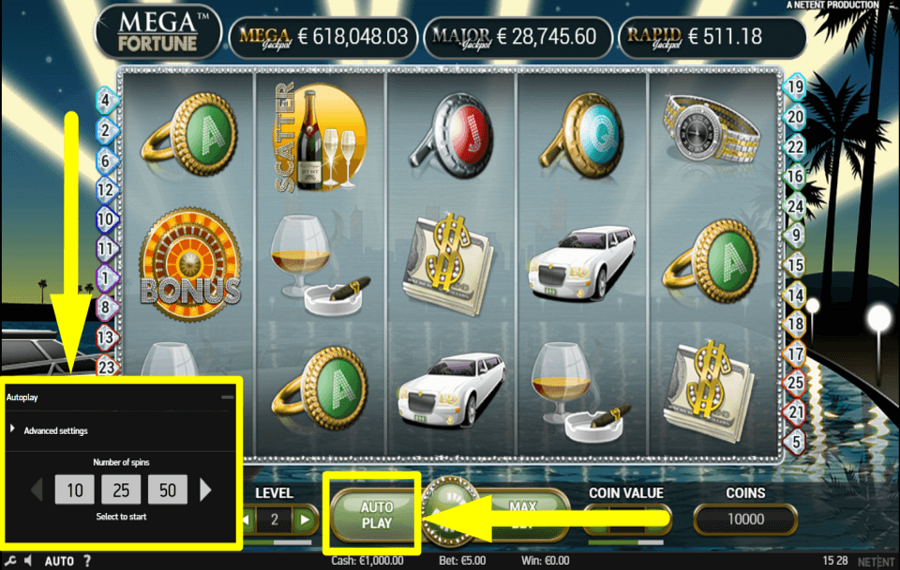Select payline number 4 marker
The height and width of the screenshot is (570, 900).
click(x=106, y=100)
